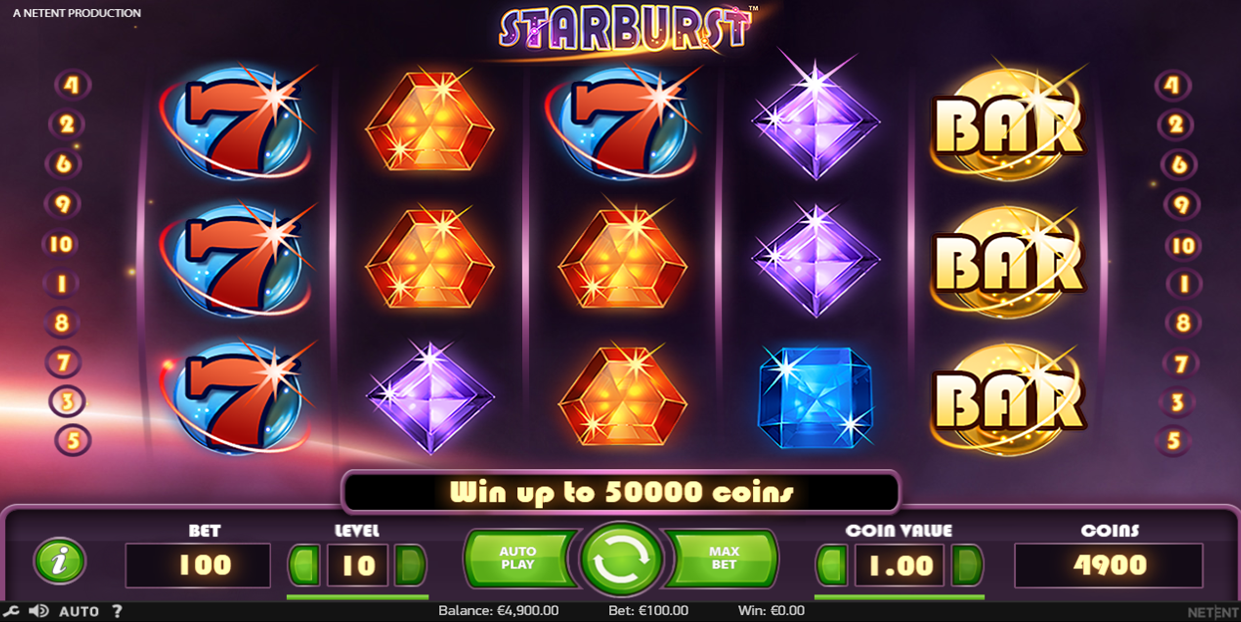
Task: Show help with the question mark icon
Action: 117,611
